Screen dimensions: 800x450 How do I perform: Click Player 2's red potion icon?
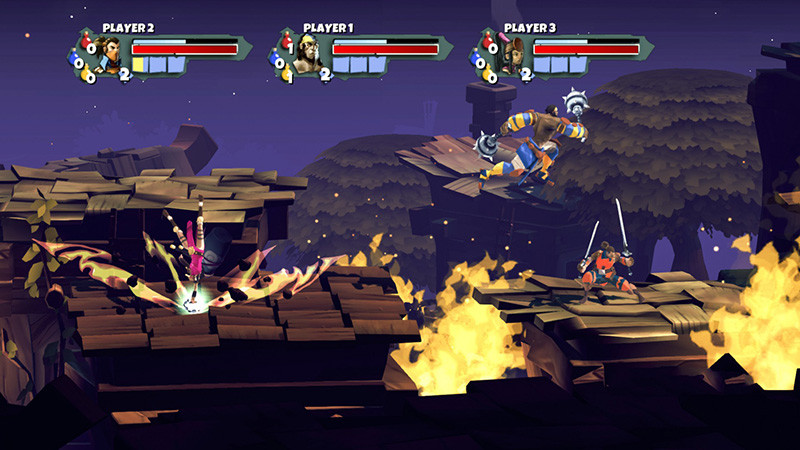(87, 42)
